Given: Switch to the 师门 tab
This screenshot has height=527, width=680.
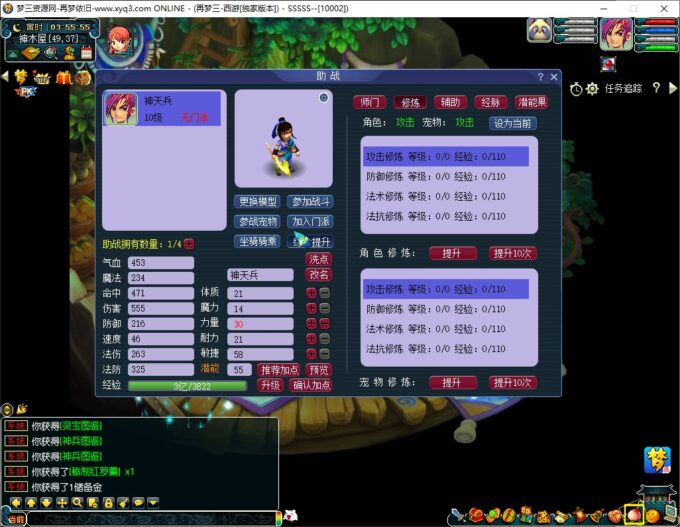Looking at the screenshot, I should click(370, 102).
